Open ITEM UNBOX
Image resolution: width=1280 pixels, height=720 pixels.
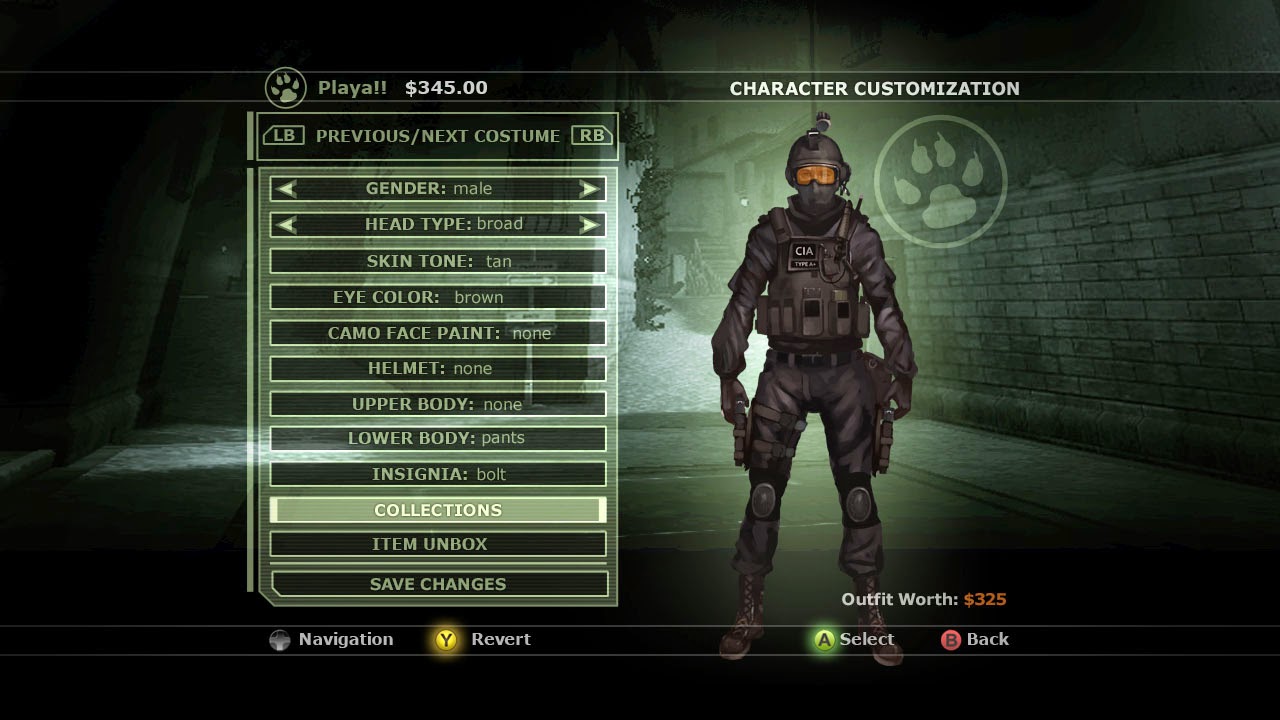437,544
